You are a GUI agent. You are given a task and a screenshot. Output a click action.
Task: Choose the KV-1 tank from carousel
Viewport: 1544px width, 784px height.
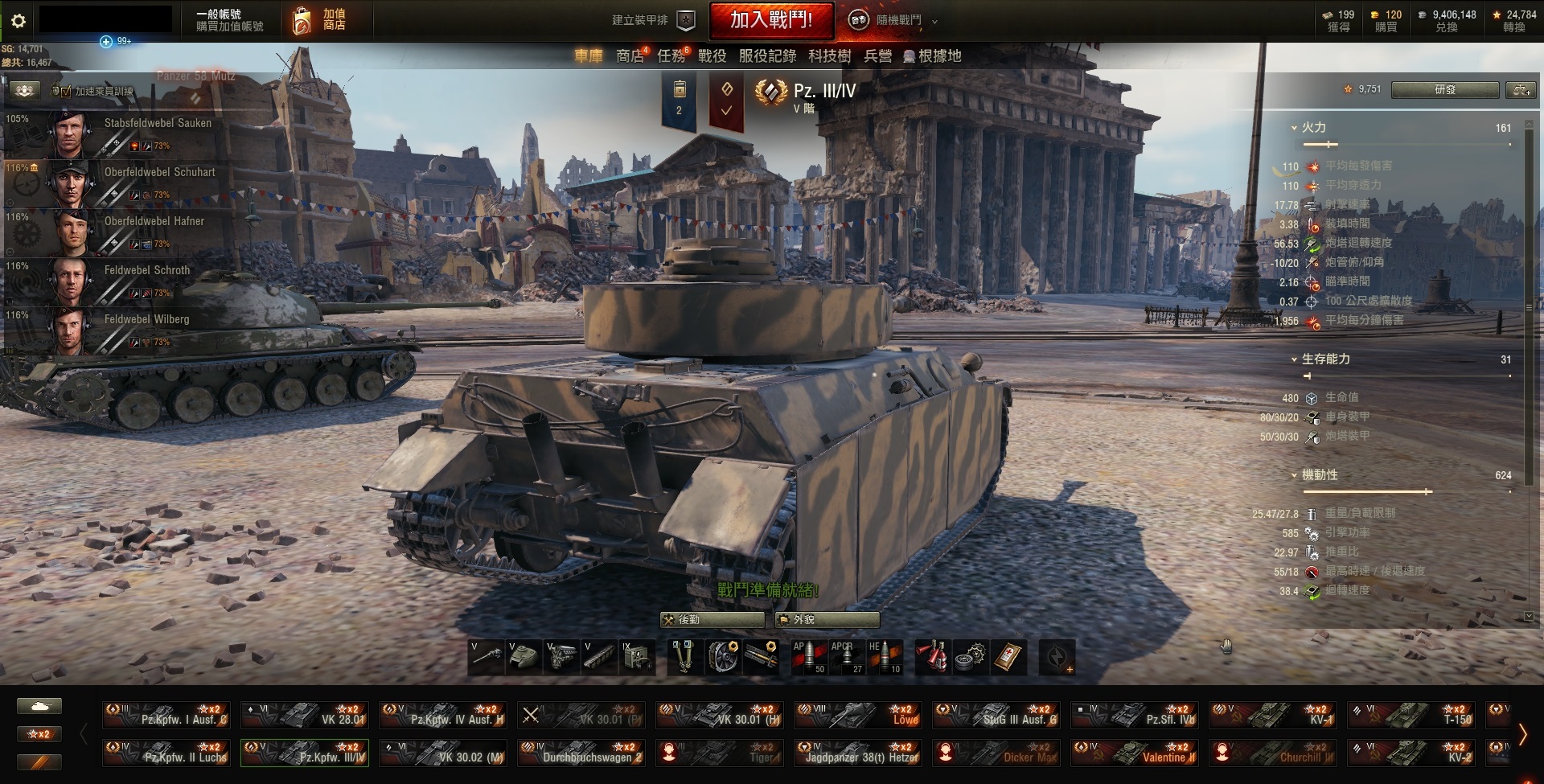(1272, 715)
